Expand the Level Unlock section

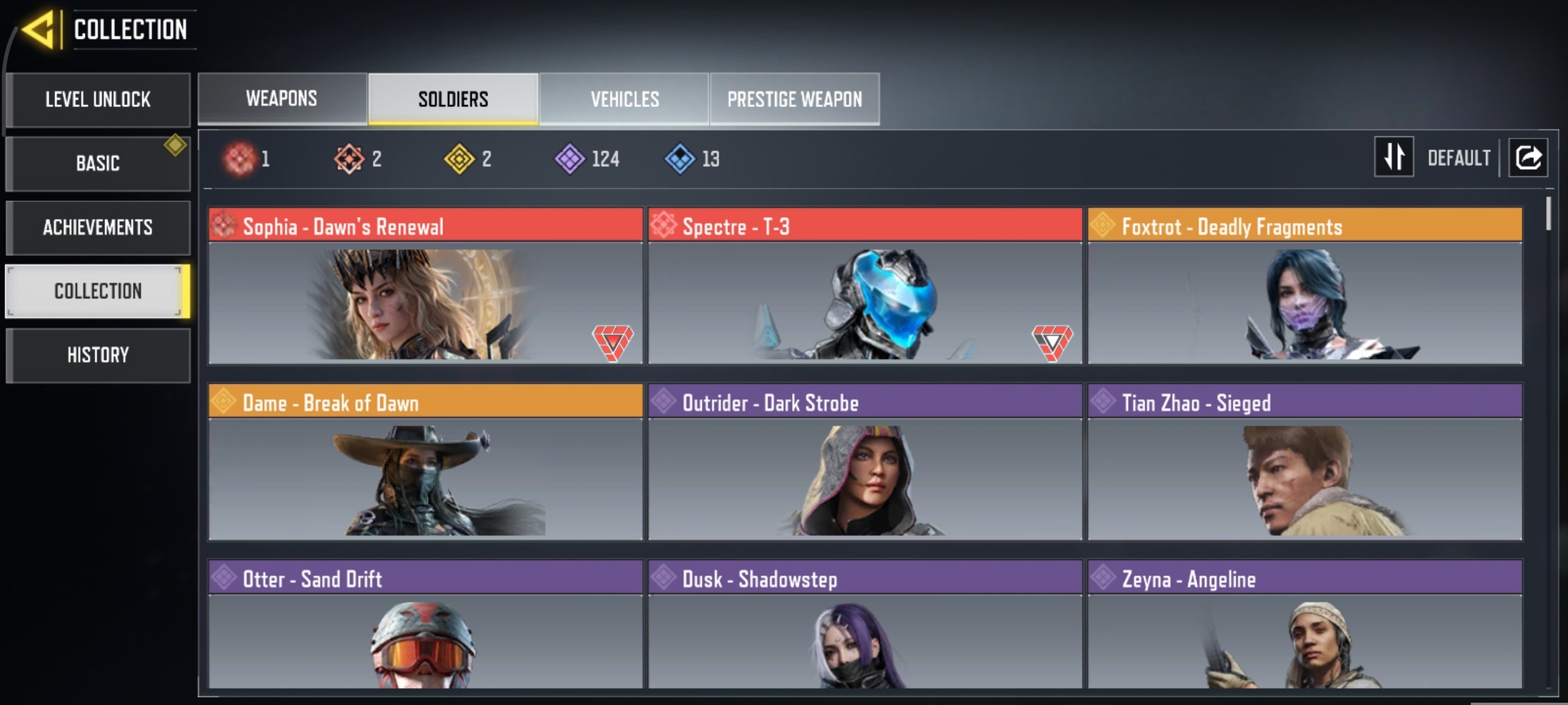tap(97, 99)
